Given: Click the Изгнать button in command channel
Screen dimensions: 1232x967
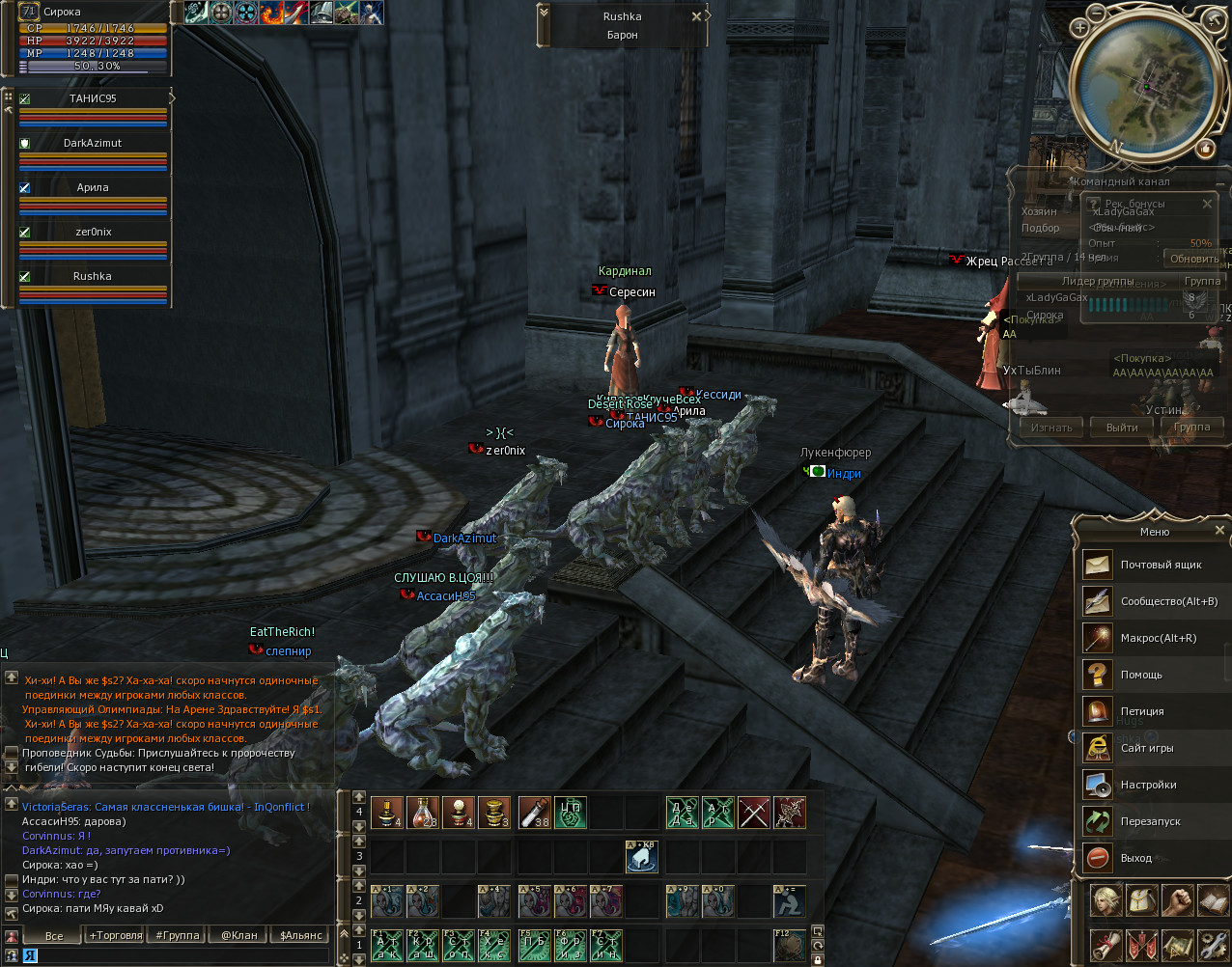Looking at the screenshot, I should click(1051, 428).
